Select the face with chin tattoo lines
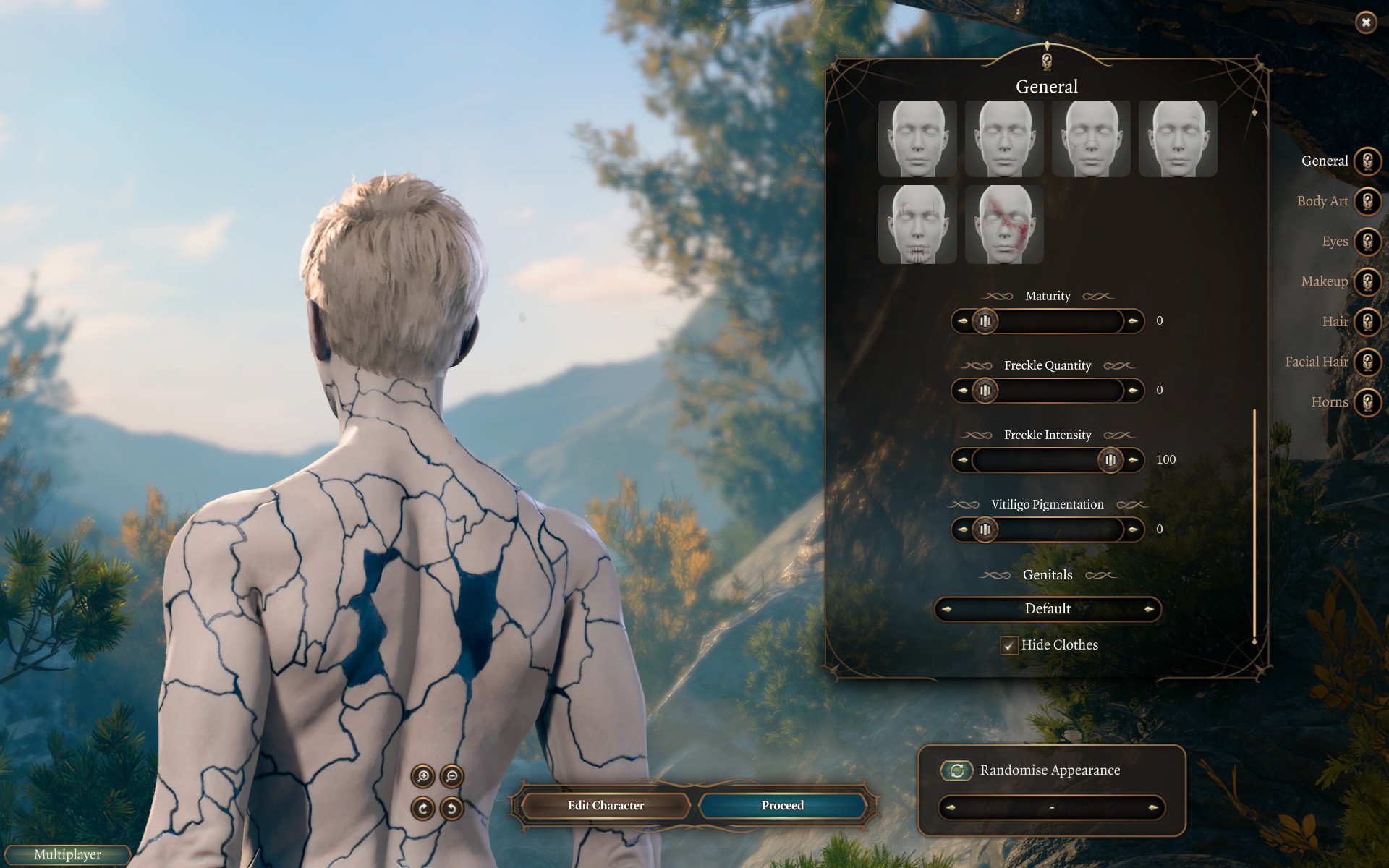 [917, 224]
